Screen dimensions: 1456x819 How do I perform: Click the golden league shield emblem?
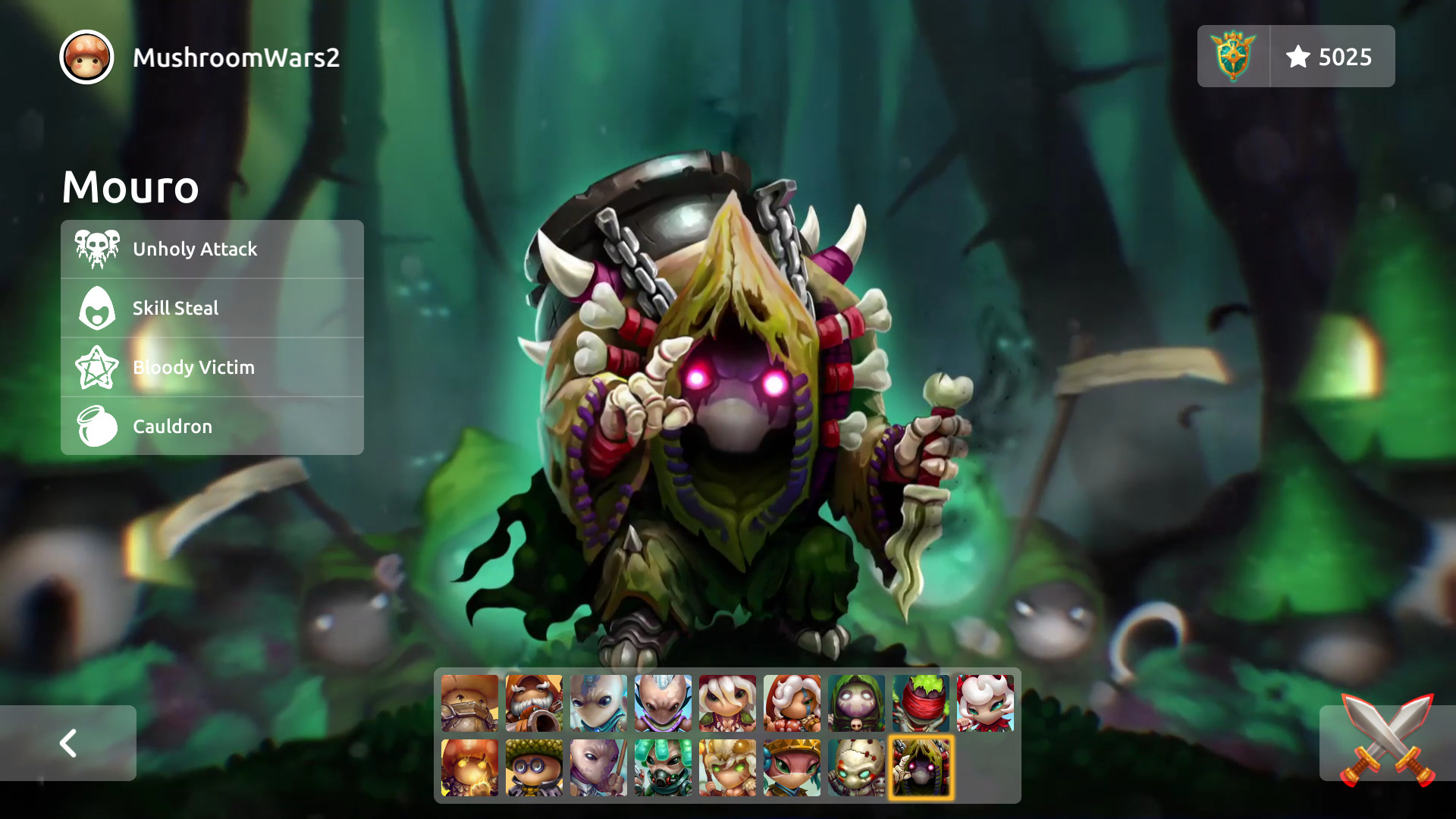click(x=1232, y=55)
